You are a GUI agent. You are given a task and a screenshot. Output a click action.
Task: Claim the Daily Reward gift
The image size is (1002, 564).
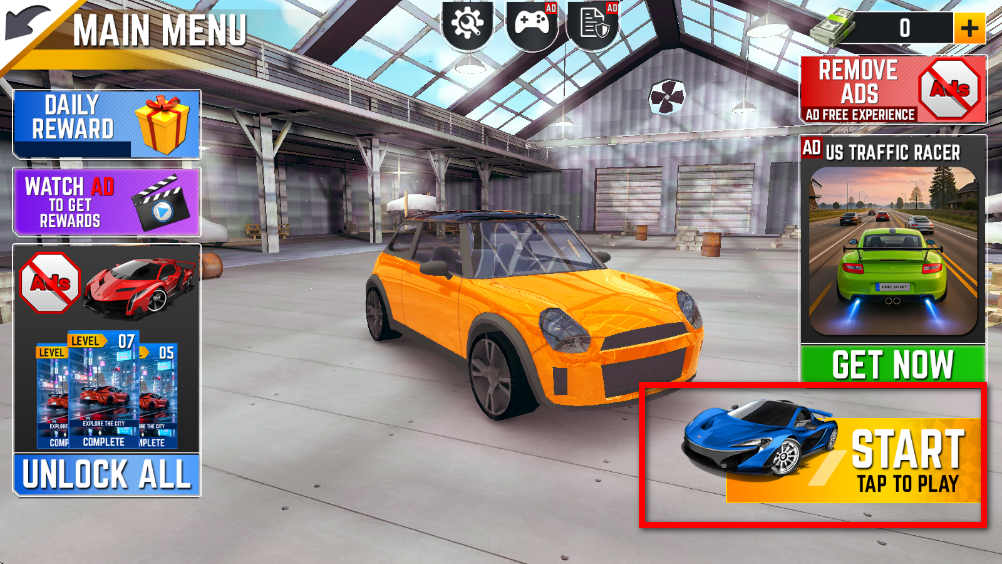pos(106,123)
